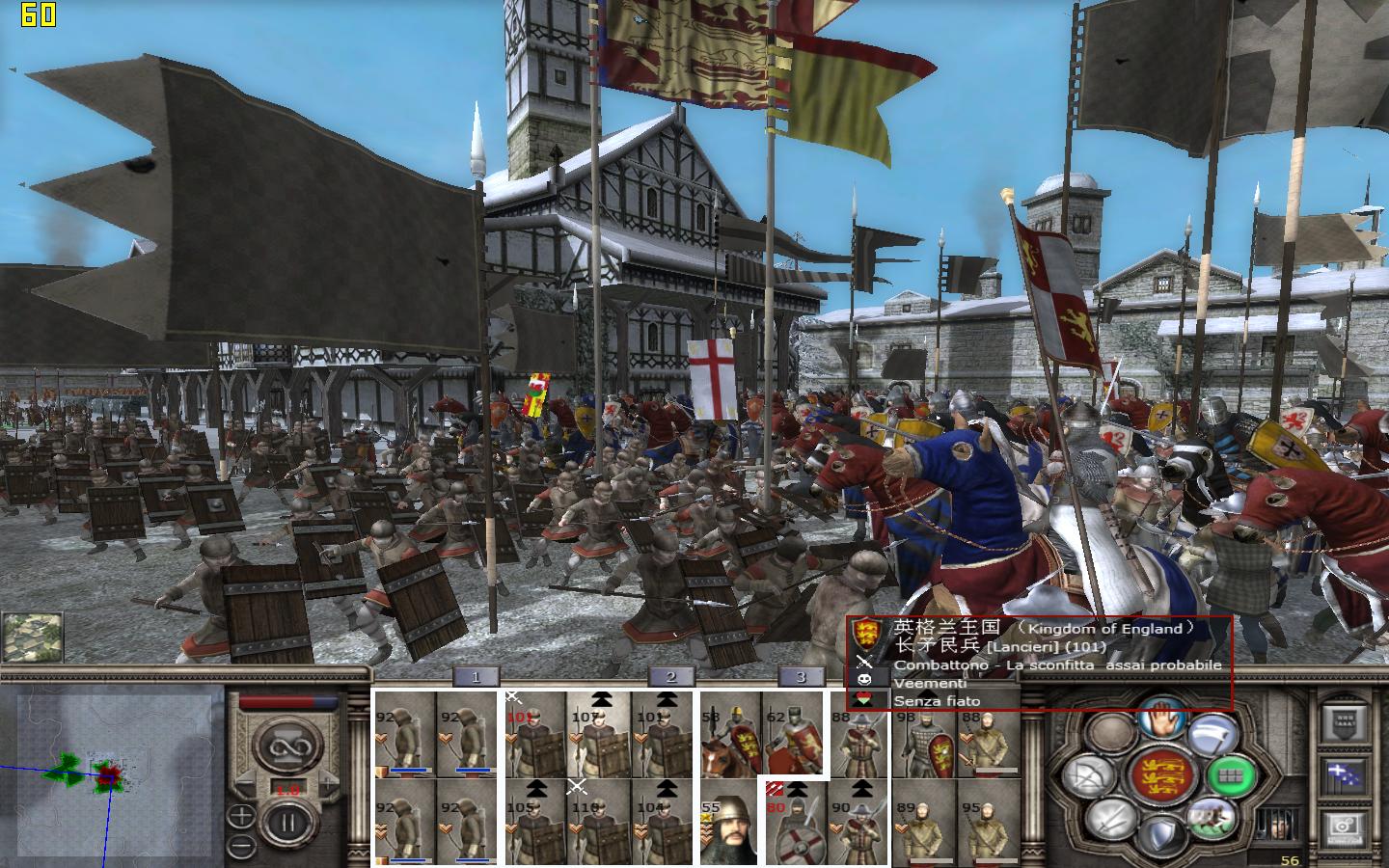Toggle fire at will bow button
The width and height of the screenshot is (1389, 868).
[x=1087, y=777]
